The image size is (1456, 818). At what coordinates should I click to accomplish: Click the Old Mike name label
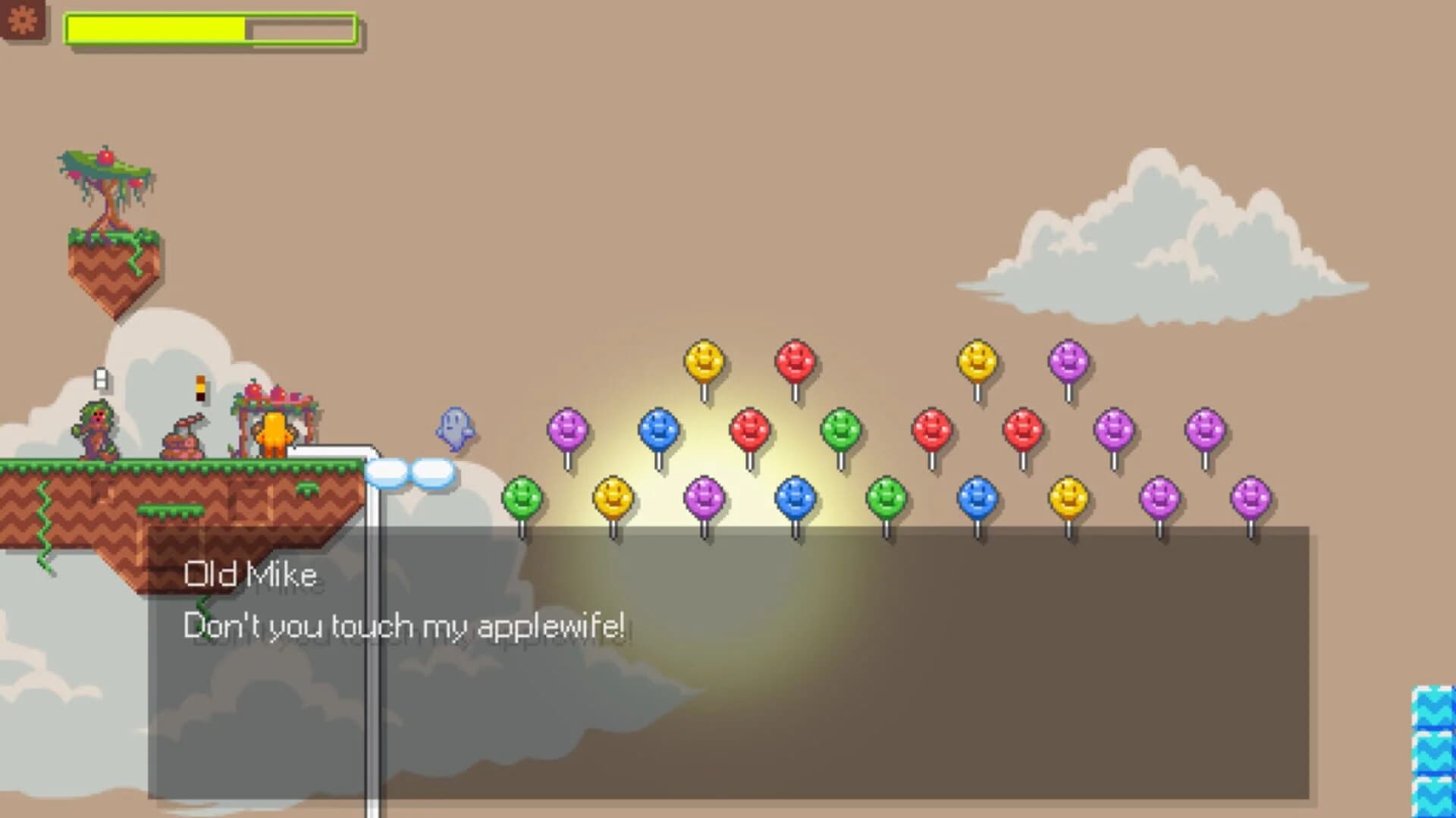250,574
